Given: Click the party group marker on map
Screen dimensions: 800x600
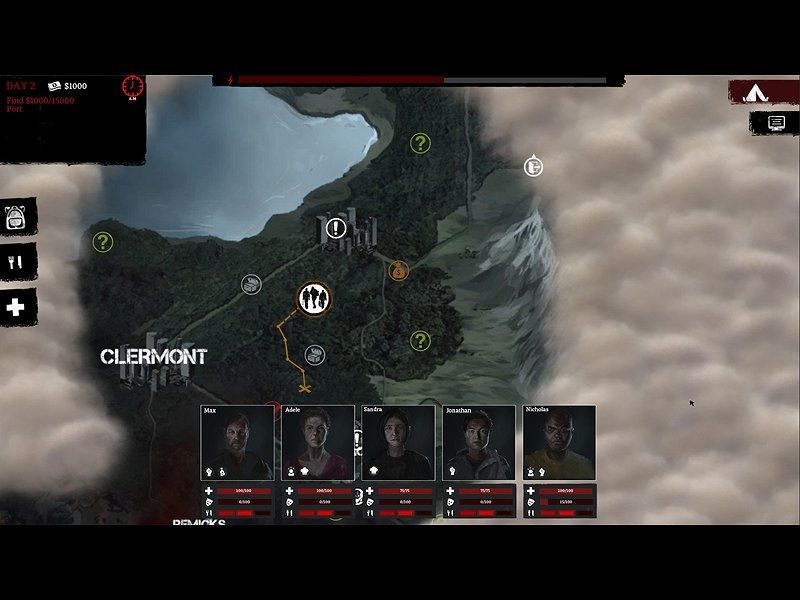Looking at the screenshot, I should (314, 297).
